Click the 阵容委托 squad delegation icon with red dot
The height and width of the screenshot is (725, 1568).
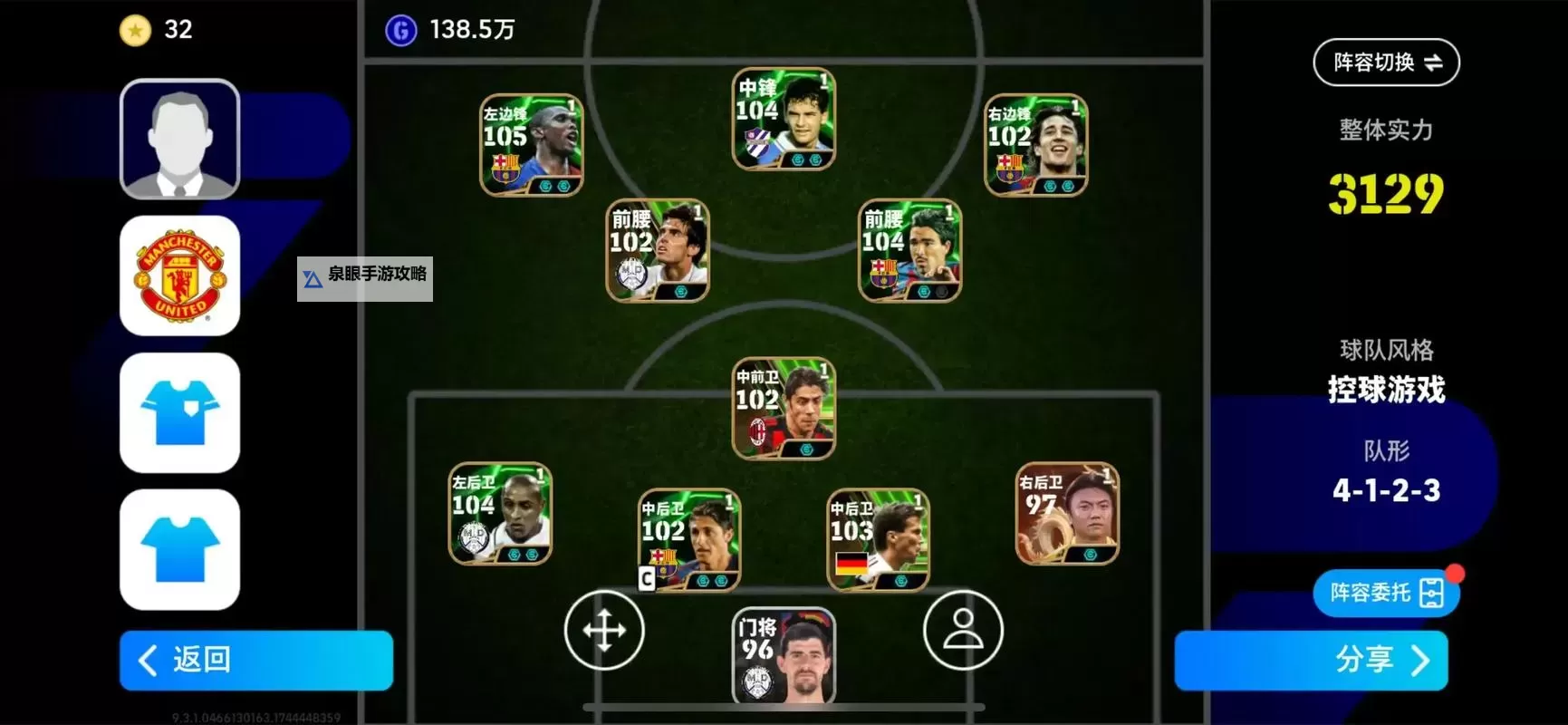(x=1385, y=593)
